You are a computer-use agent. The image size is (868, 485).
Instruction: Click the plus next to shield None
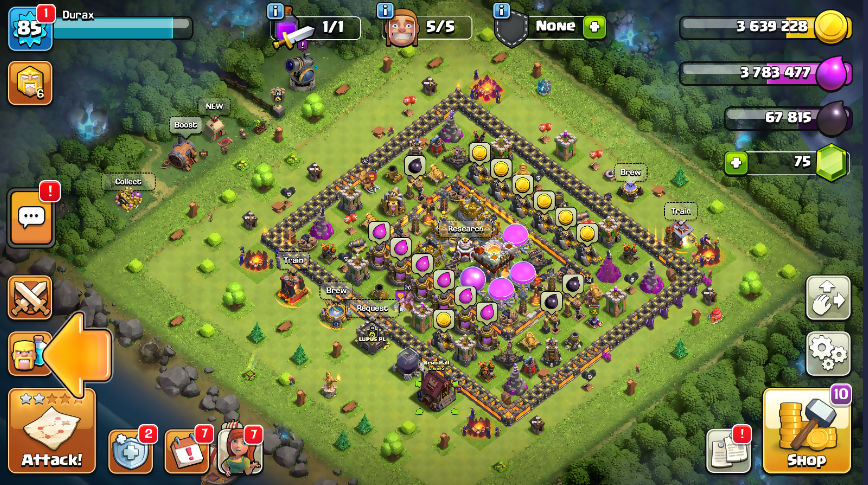point(595,27)
